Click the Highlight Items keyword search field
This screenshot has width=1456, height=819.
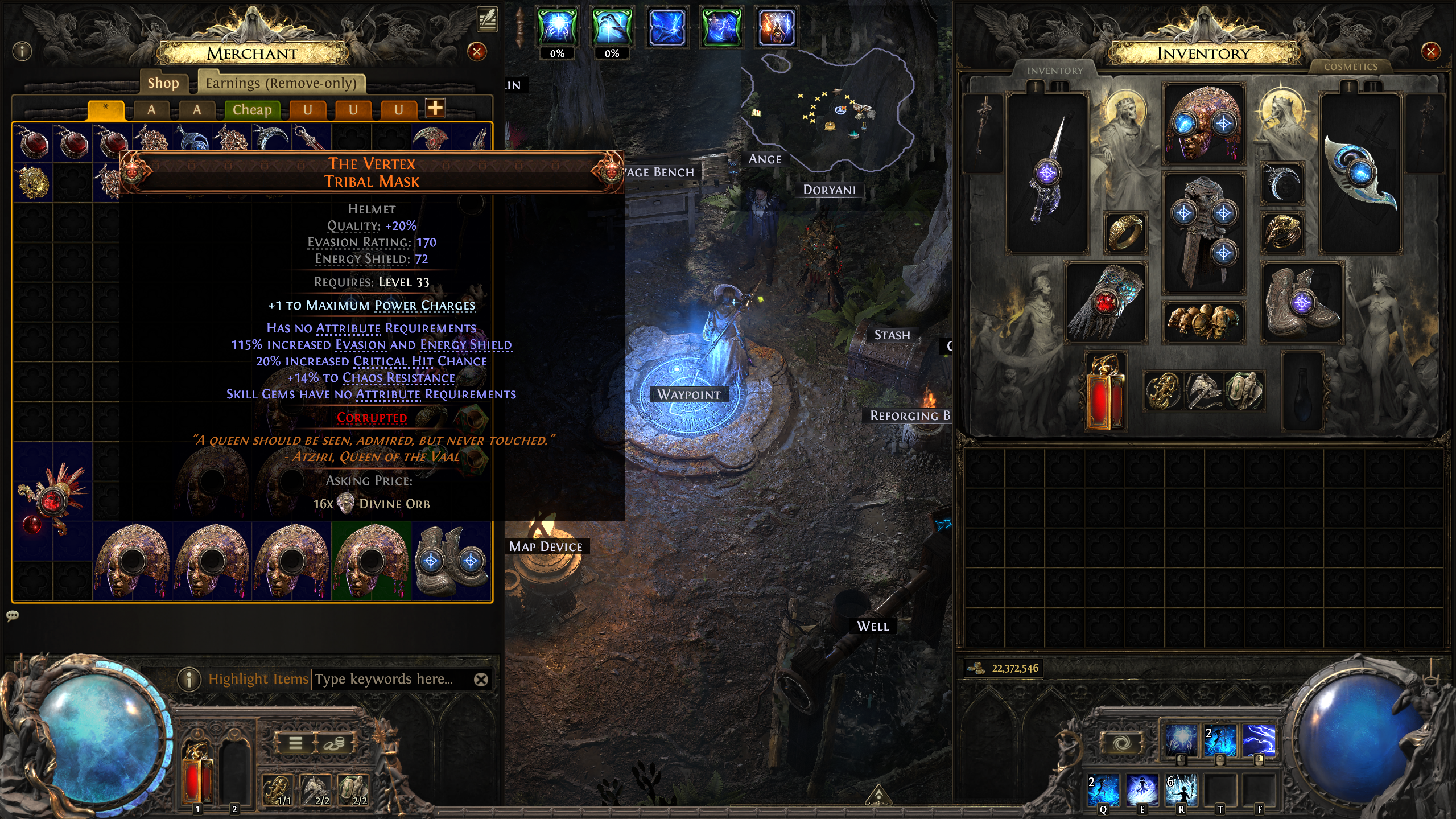pos(393,679)
